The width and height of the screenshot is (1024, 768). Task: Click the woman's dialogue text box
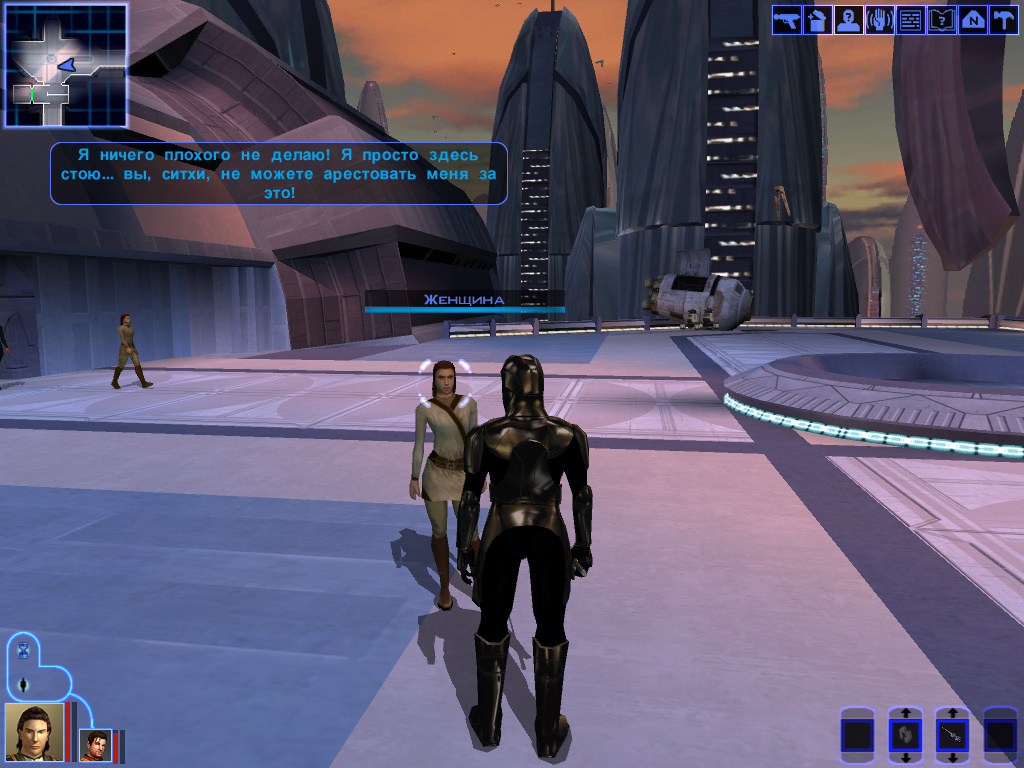[278, 173]
